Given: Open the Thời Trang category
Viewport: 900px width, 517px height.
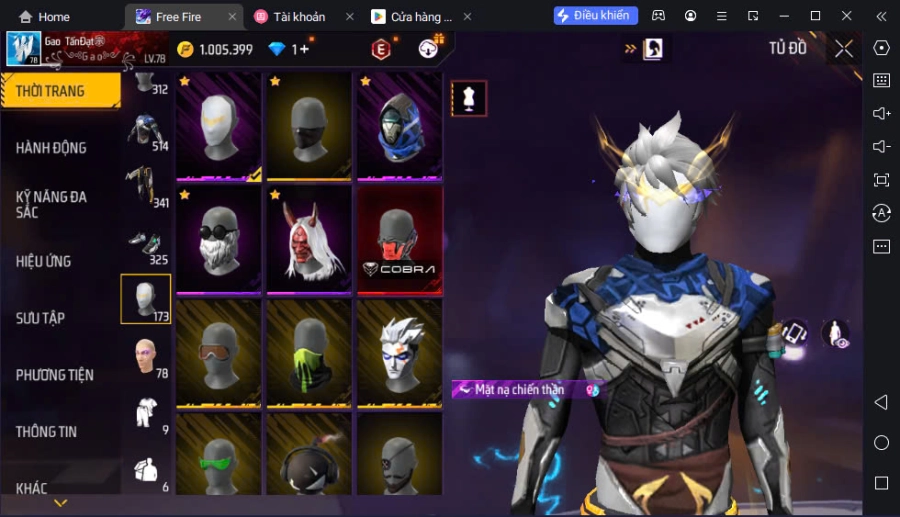Looking at the screenshot, I should (x=58, y=91).
